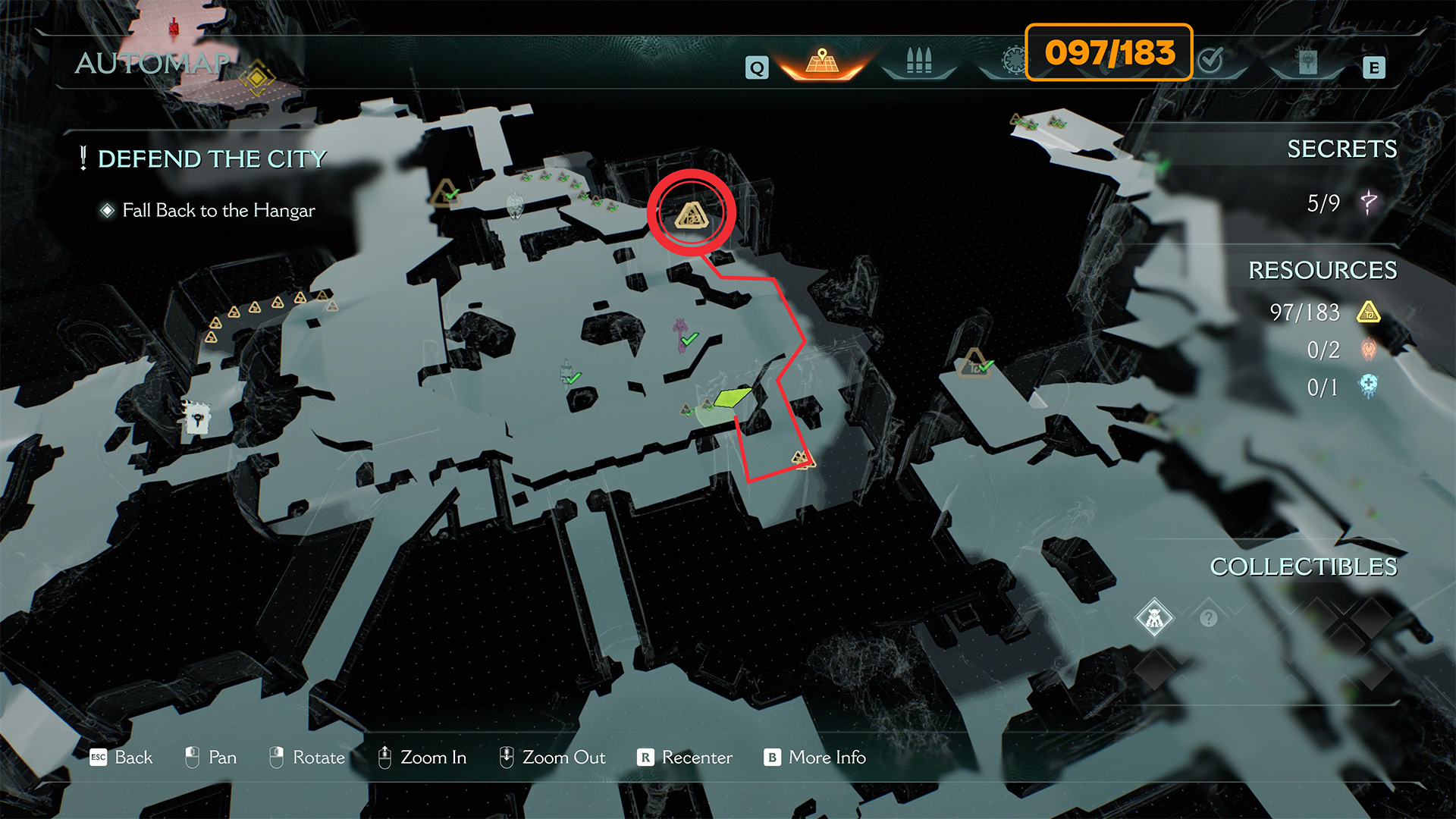Image resolution: width=1456 pixels, height=819 pixels.
Task: Select the toy collectible icon under Collectibles
Action: (x=1154, y=618)
